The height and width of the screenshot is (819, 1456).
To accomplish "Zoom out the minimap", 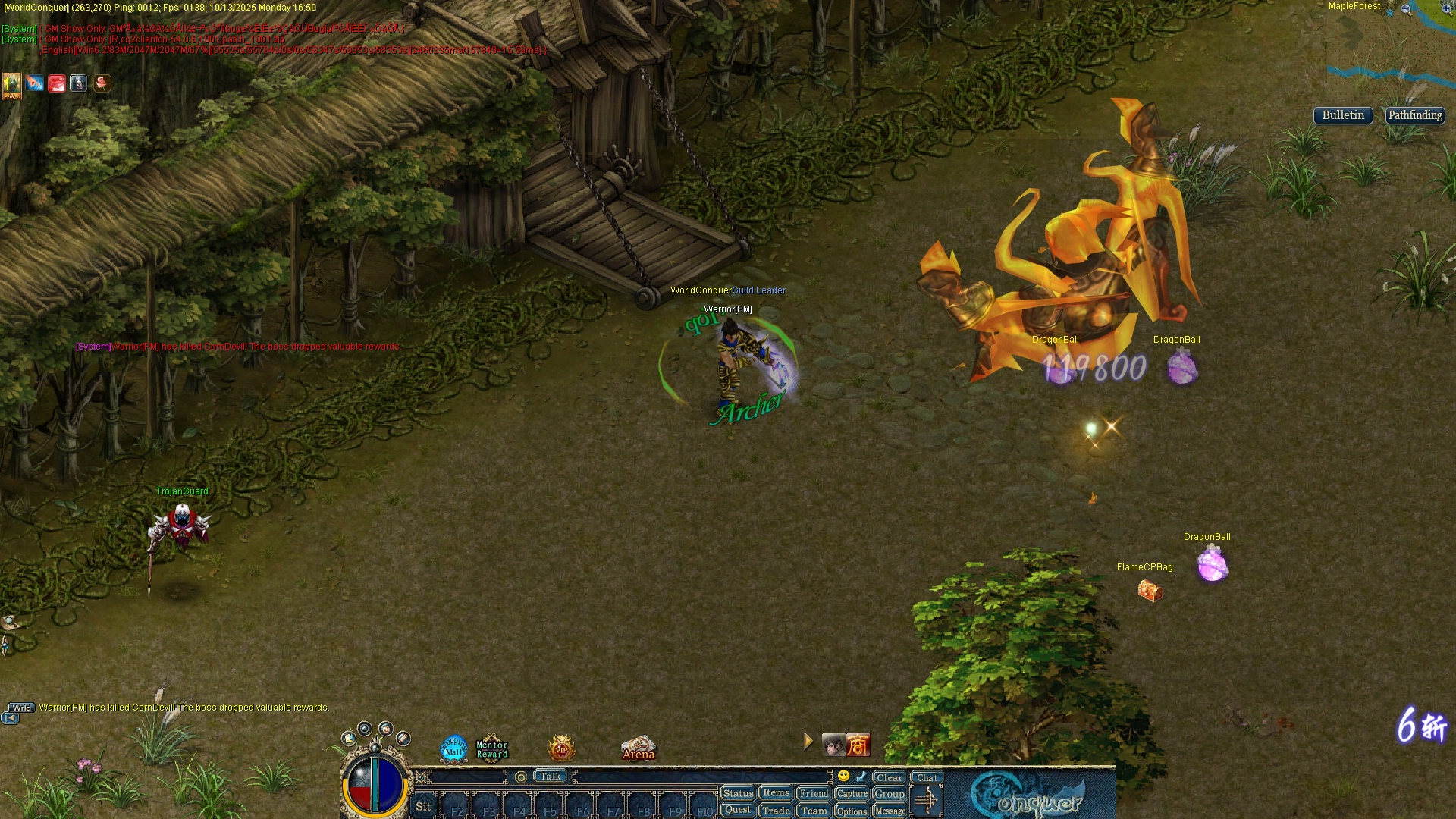I will click(1406, 9).
